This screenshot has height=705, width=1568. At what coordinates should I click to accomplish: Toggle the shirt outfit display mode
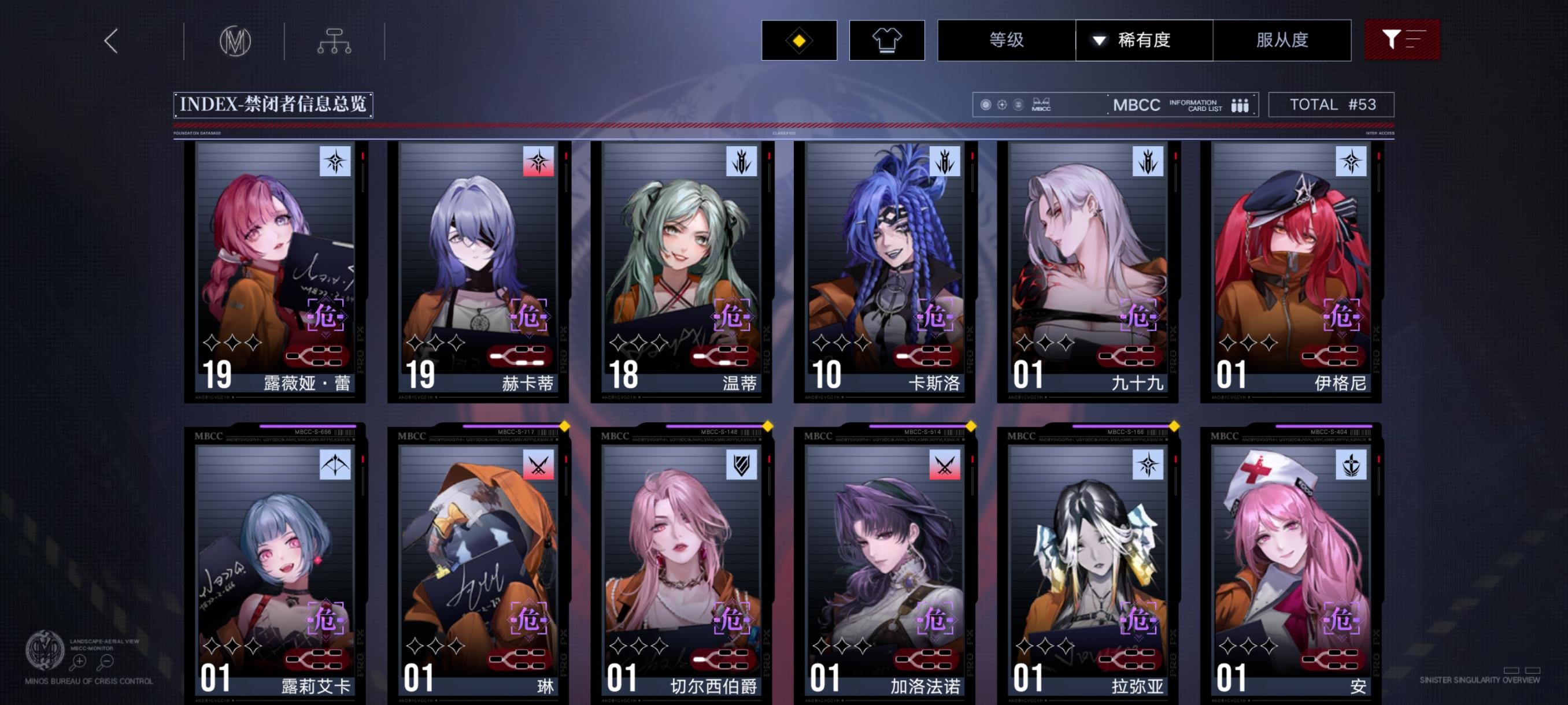point(887,40)
